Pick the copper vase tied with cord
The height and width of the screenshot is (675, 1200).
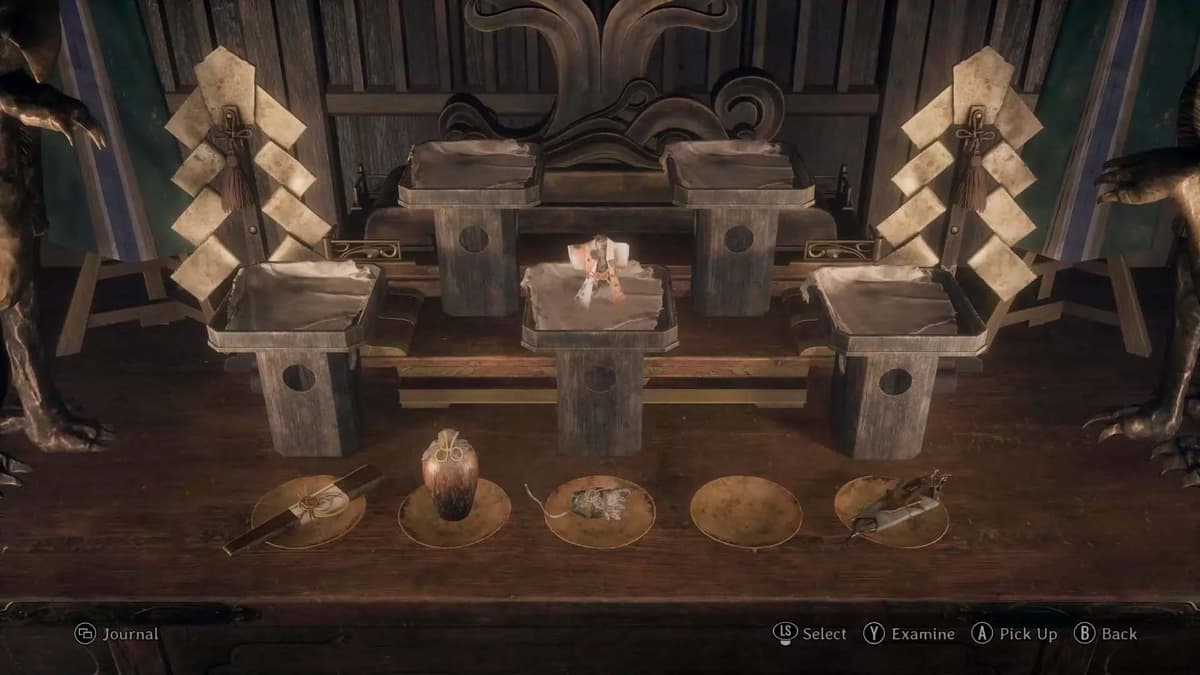click(449, 475)
